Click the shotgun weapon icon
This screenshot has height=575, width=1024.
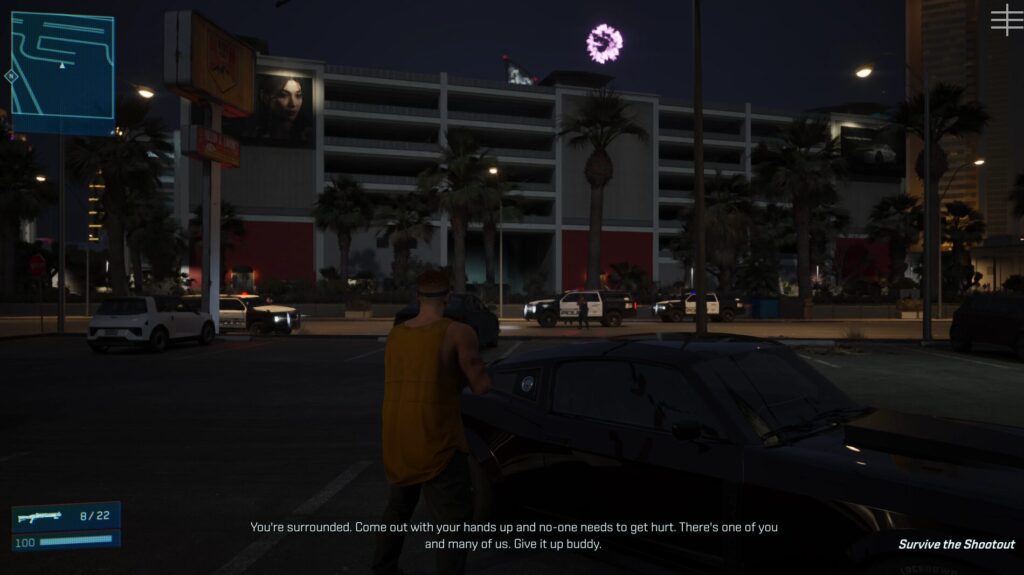(x=39, y=517)
